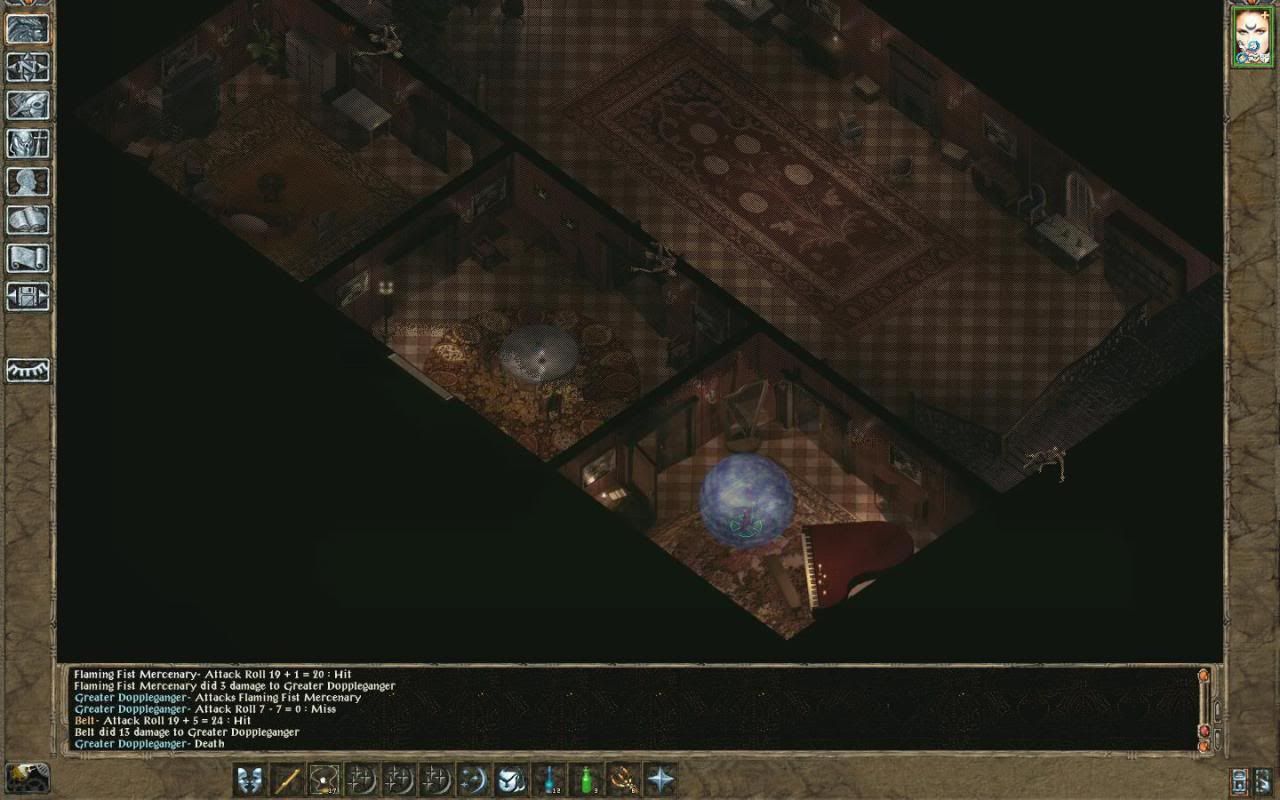
Task: Return to game via the face icon
Action: click(28, 28)
